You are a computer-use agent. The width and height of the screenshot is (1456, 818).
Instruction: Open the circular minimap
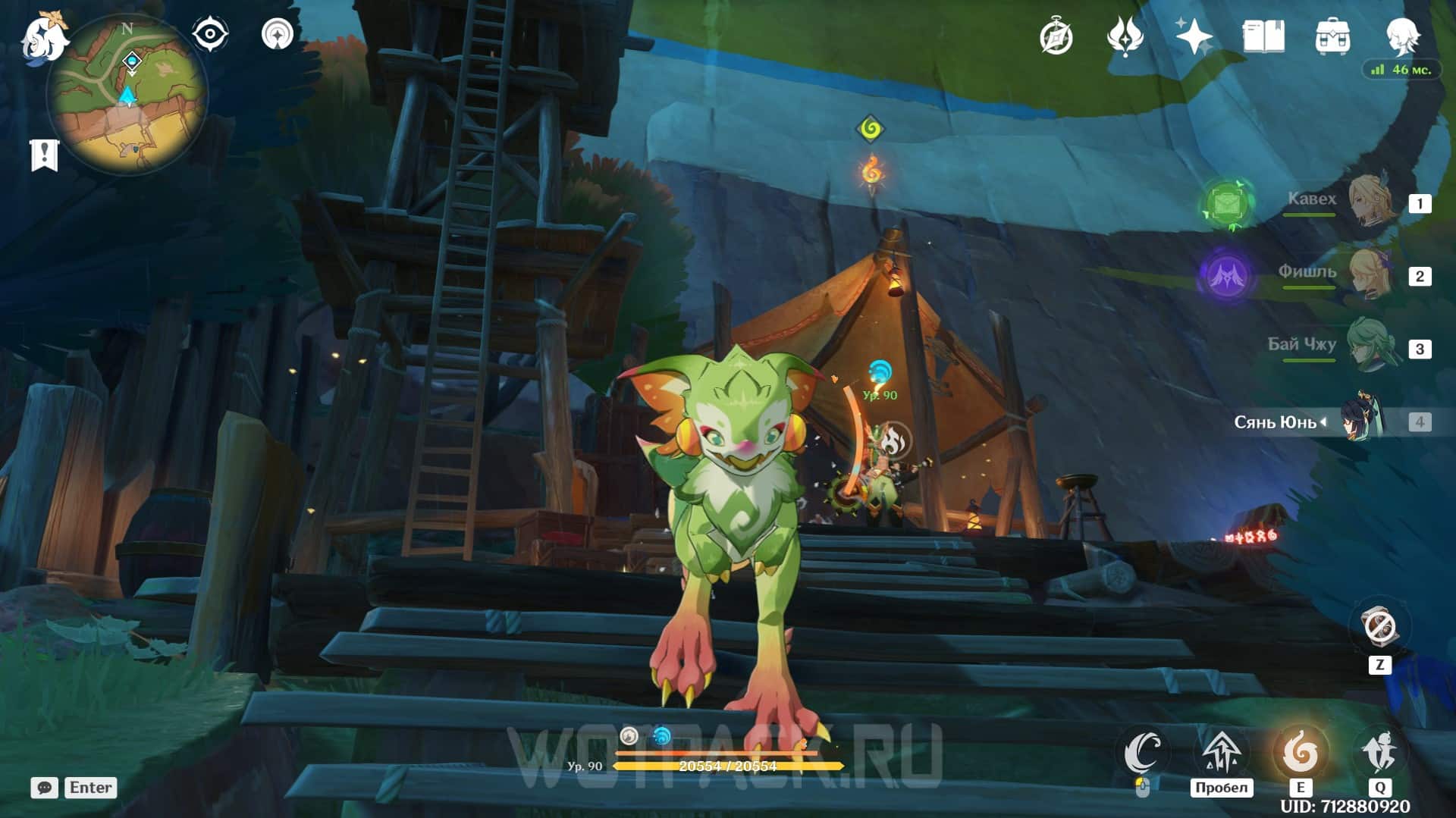pyautogui.click(x=127, y=96)
